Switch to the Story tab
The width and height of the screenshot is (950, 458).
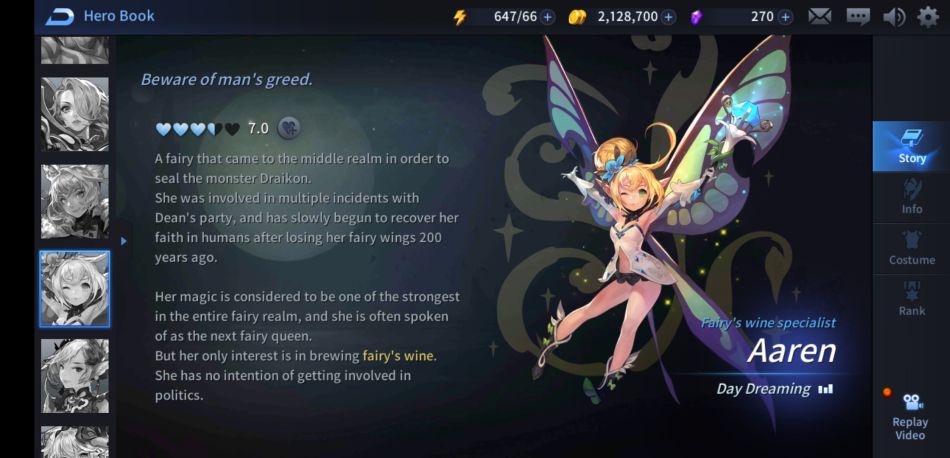pyautogui.click(x=911, y=146)
